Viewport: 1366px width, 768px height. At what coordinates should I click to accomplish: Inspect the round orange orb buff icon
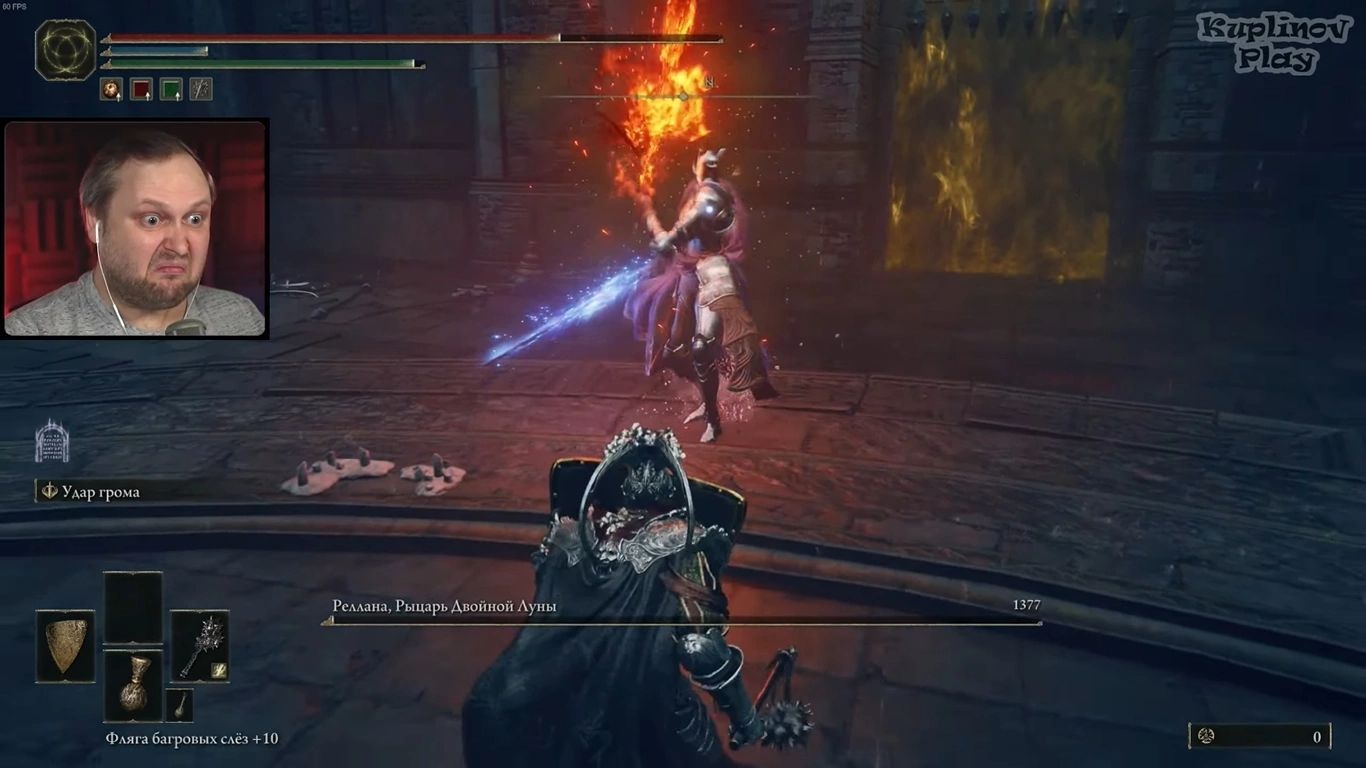tap(111, 90)
